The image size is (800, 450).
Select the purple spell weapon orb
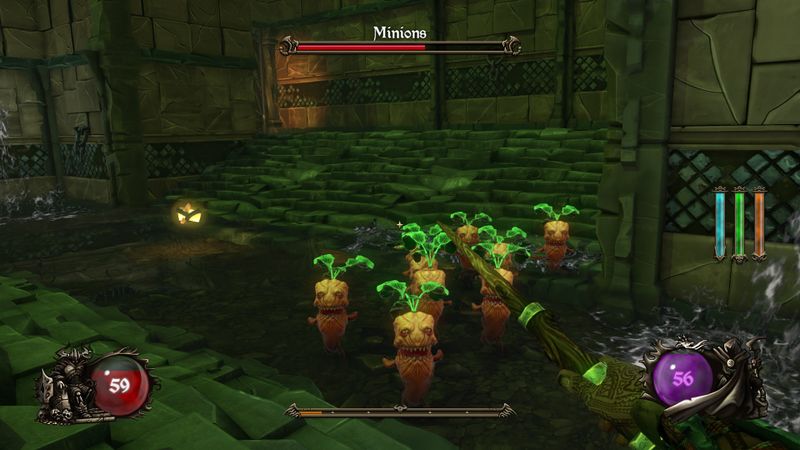click(x=684, y=379)
